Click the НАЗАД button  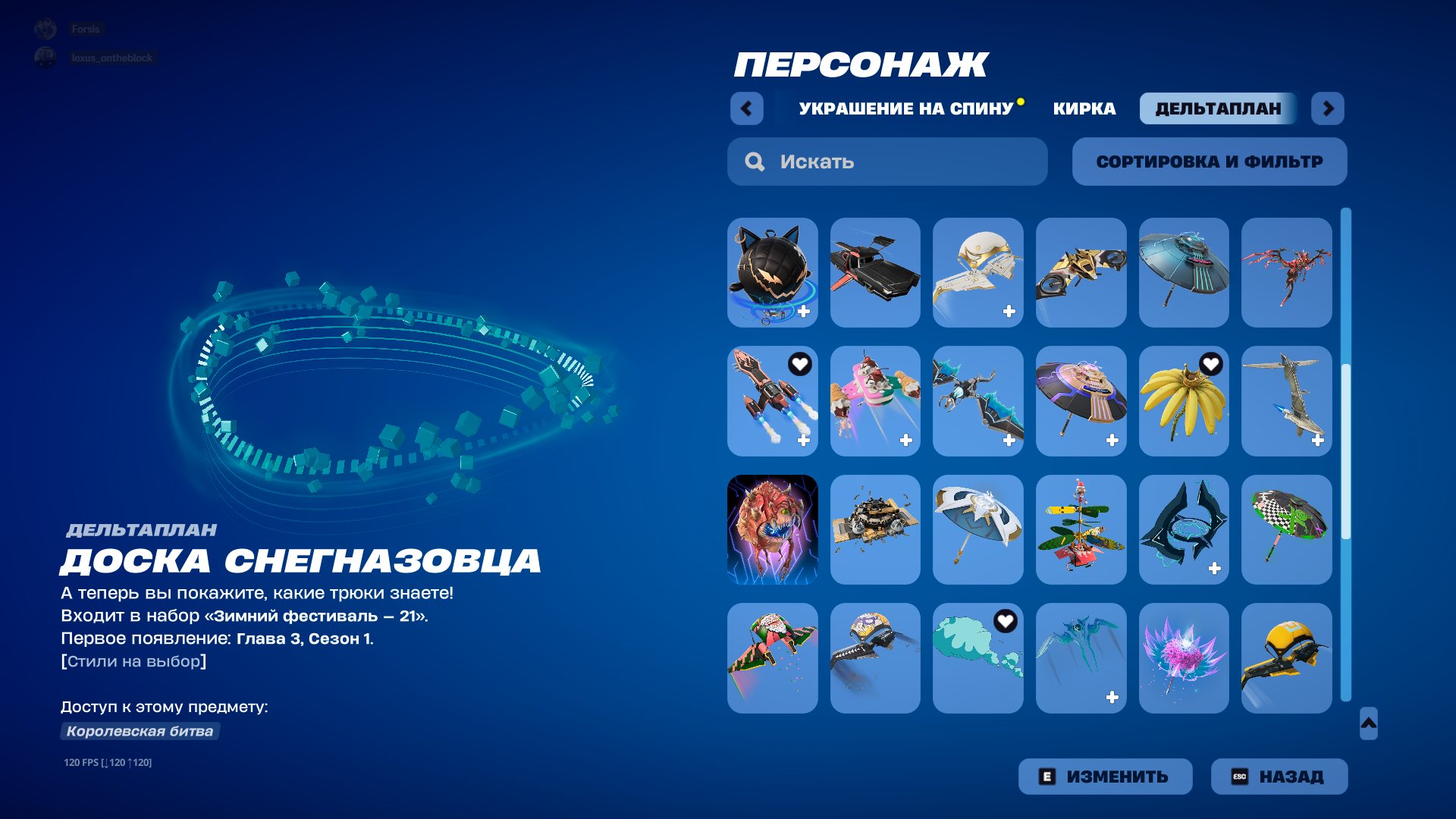click(1279, 776)
